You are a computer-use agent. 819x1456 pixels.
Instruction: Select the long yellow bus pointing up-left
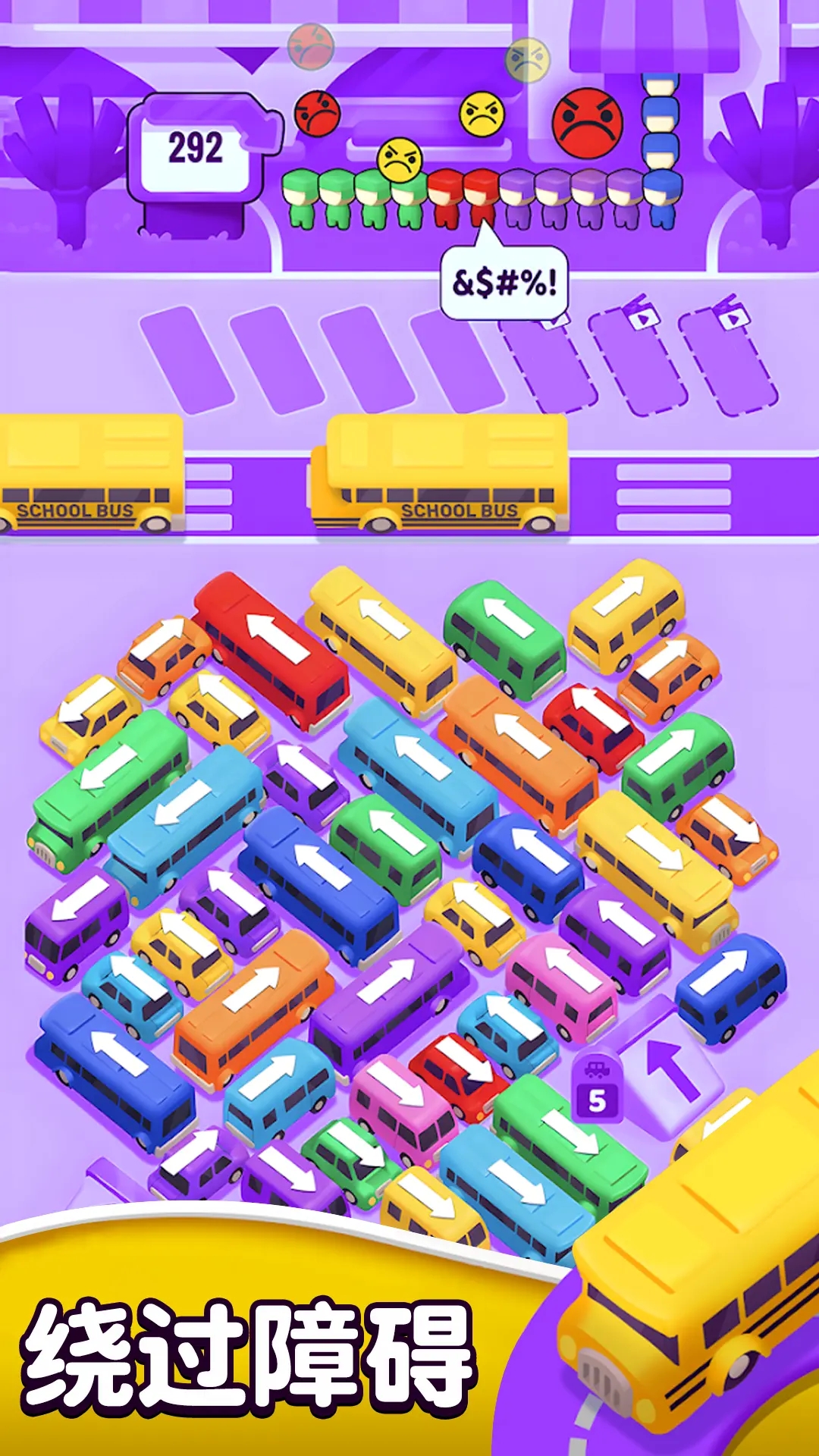381,635
